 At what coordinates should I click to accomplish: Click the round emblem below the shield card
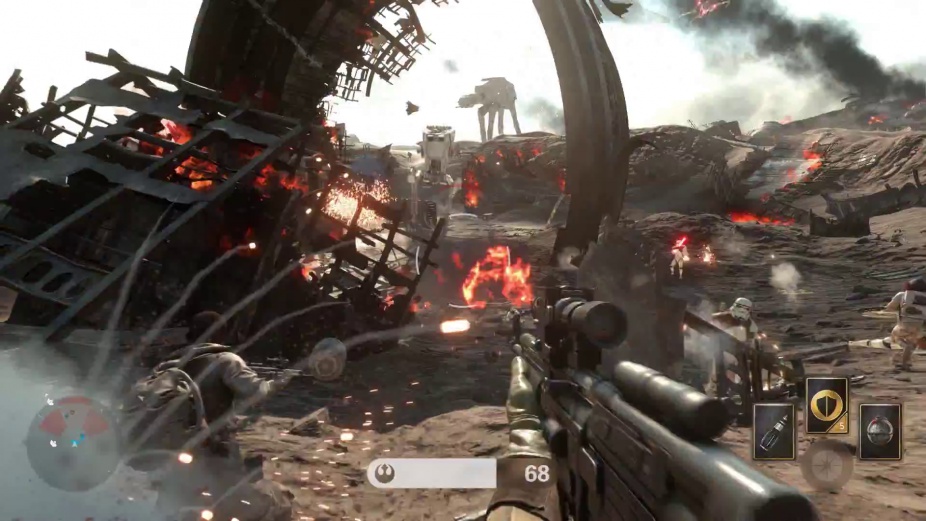coord(828,464)
